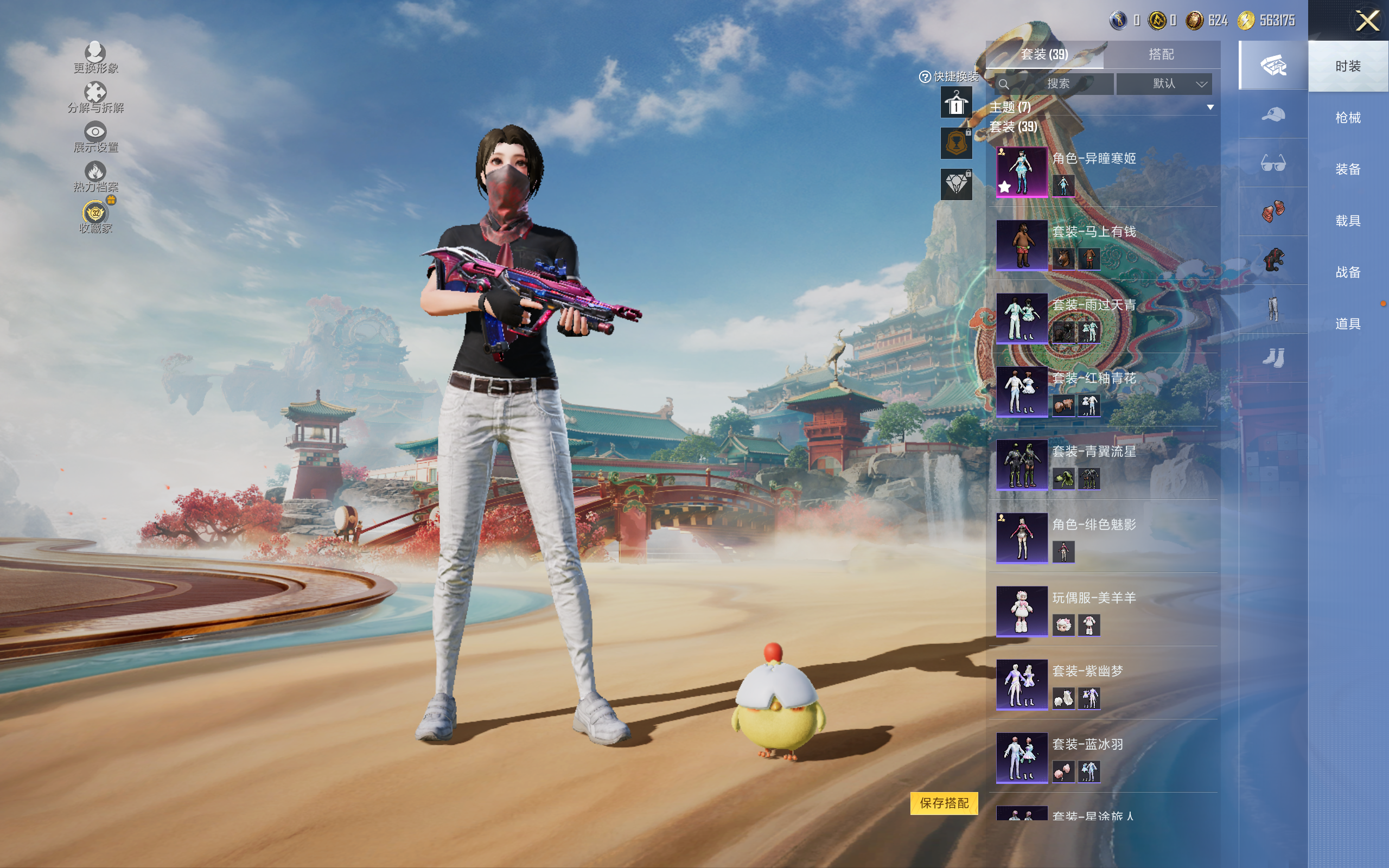Open the 载具 category
The width and height of the screenshot is (1389, 868).
pos(1348,221)
